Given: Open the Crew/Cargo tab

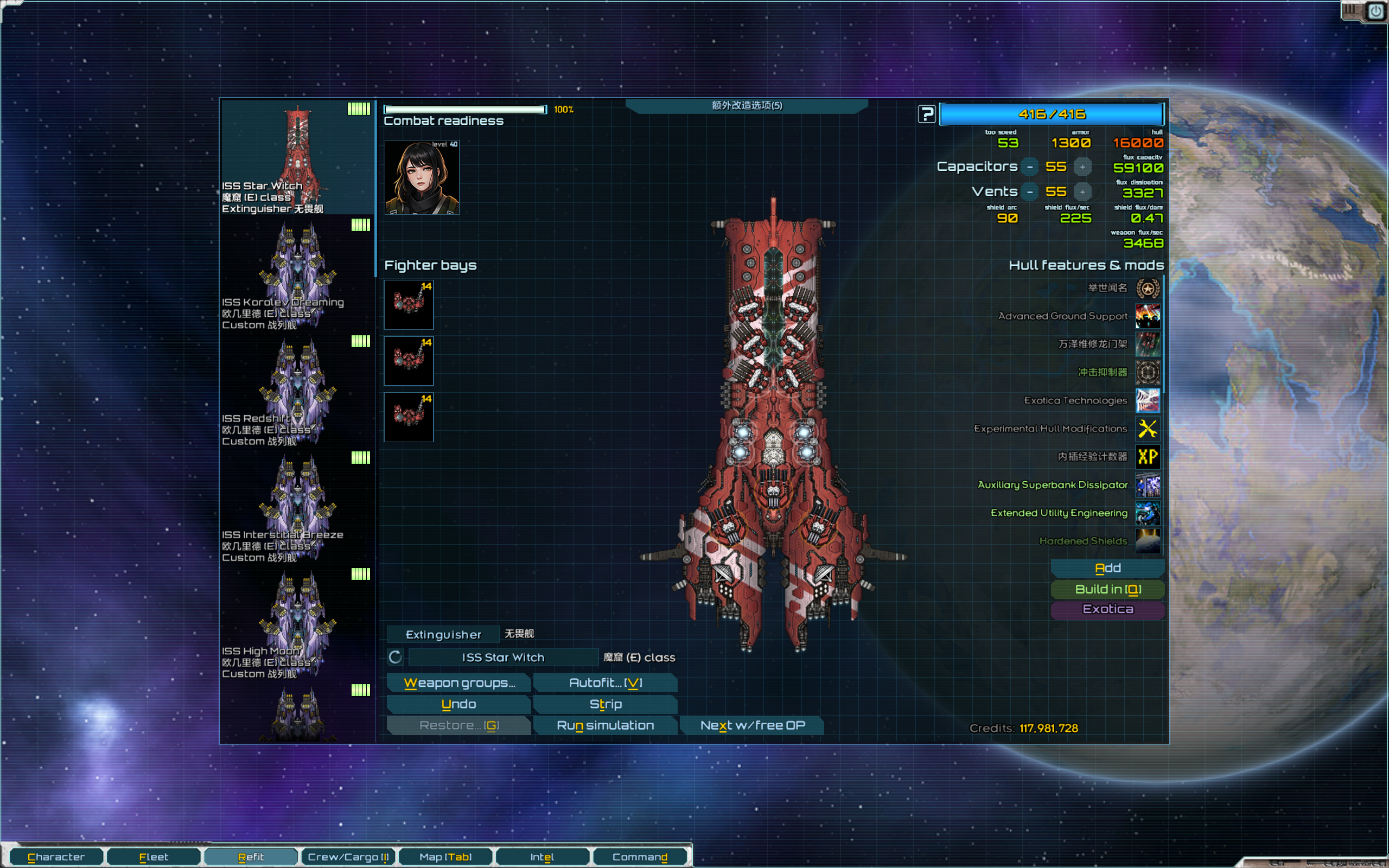Looking at the screenshot, I should [348, 857].
